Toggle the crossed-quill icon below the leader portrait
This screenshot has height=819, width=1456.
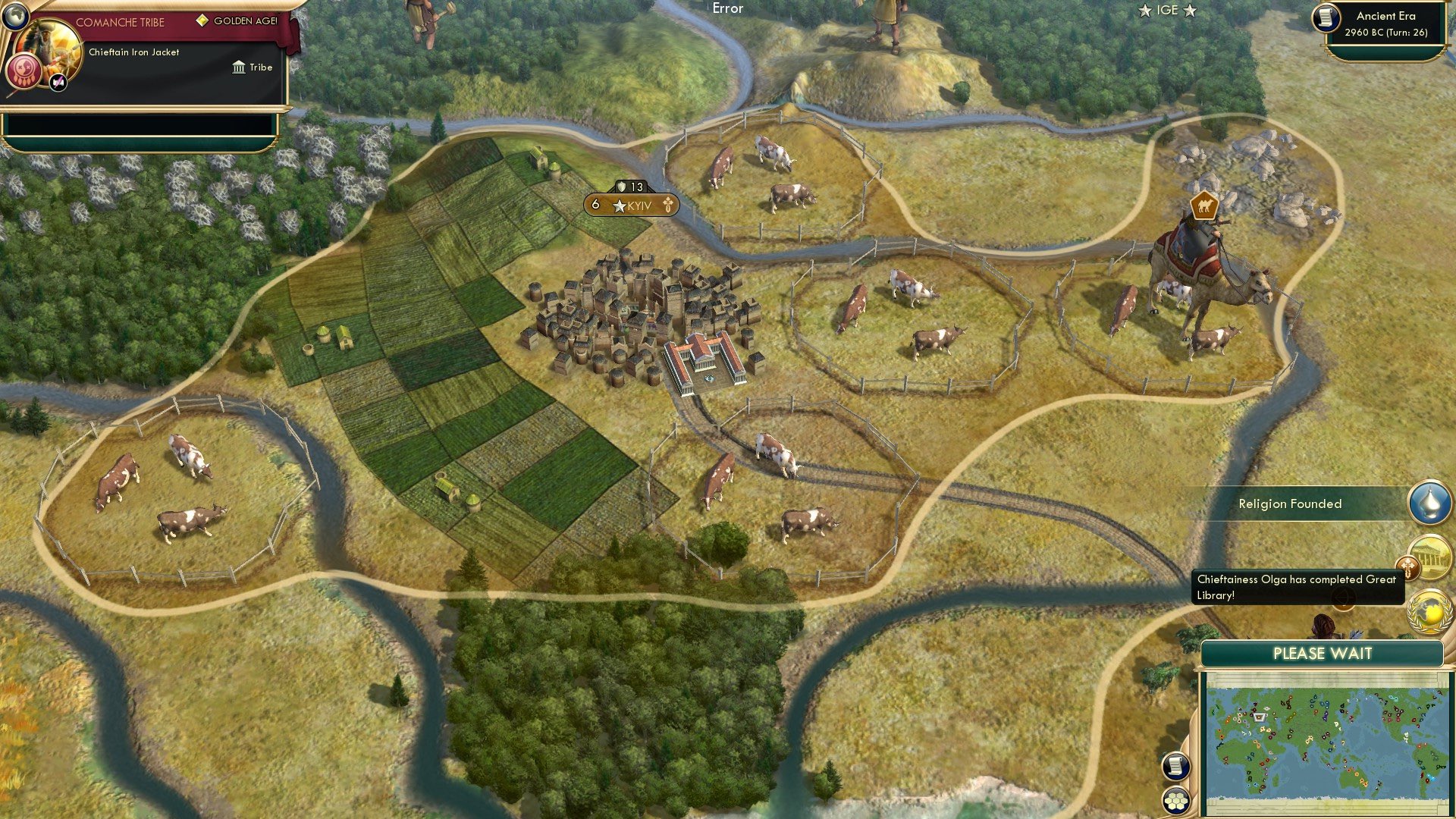57,82
